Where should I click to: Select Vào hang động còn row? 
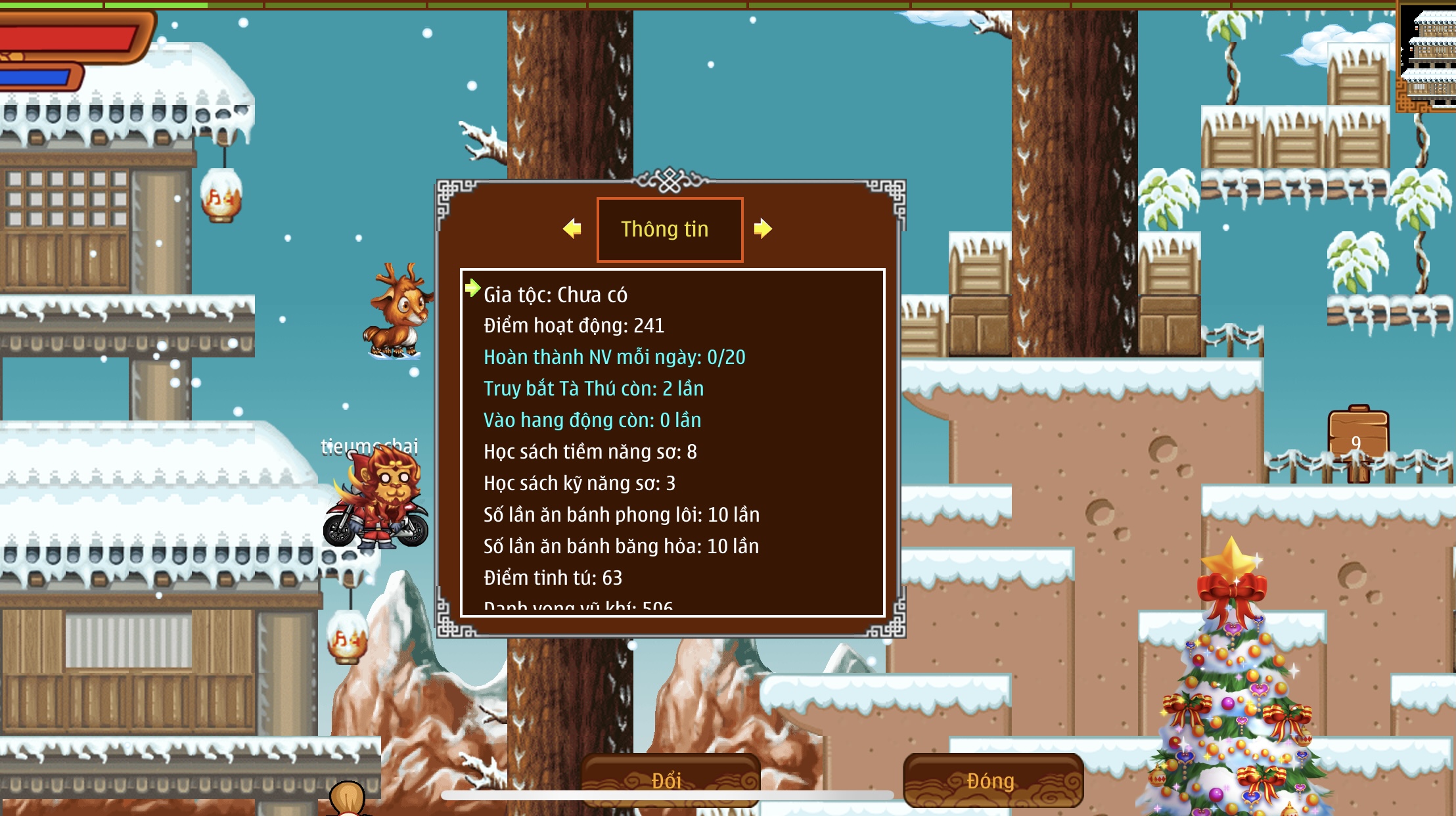pos(592,420)
